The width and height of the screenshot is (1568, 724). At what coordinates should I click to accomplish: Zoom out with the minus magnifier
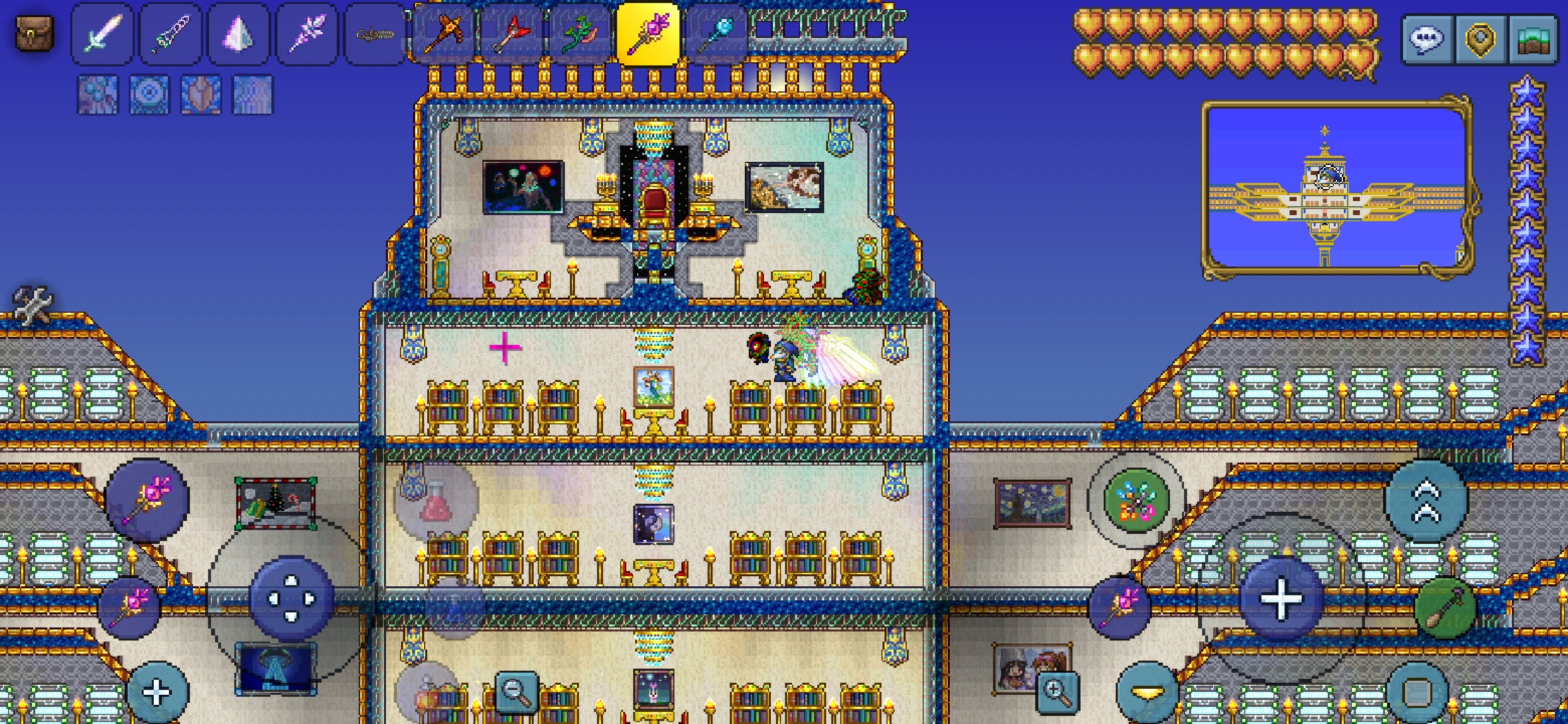click(517, 692)
